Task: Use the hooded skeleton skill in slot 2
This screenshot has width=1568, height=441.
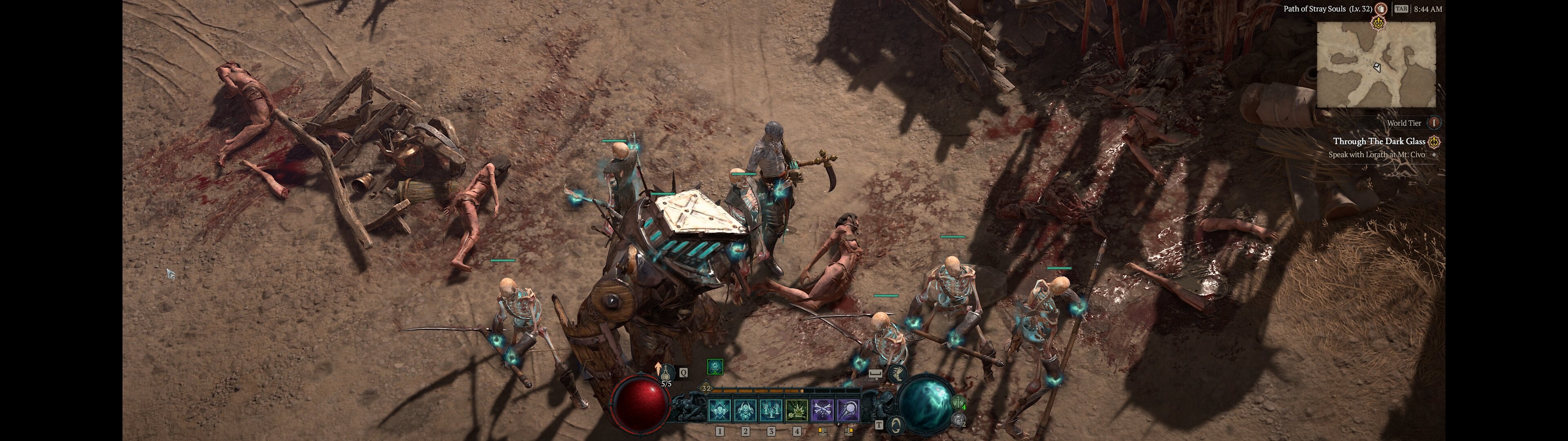Action: coord(746,410)
